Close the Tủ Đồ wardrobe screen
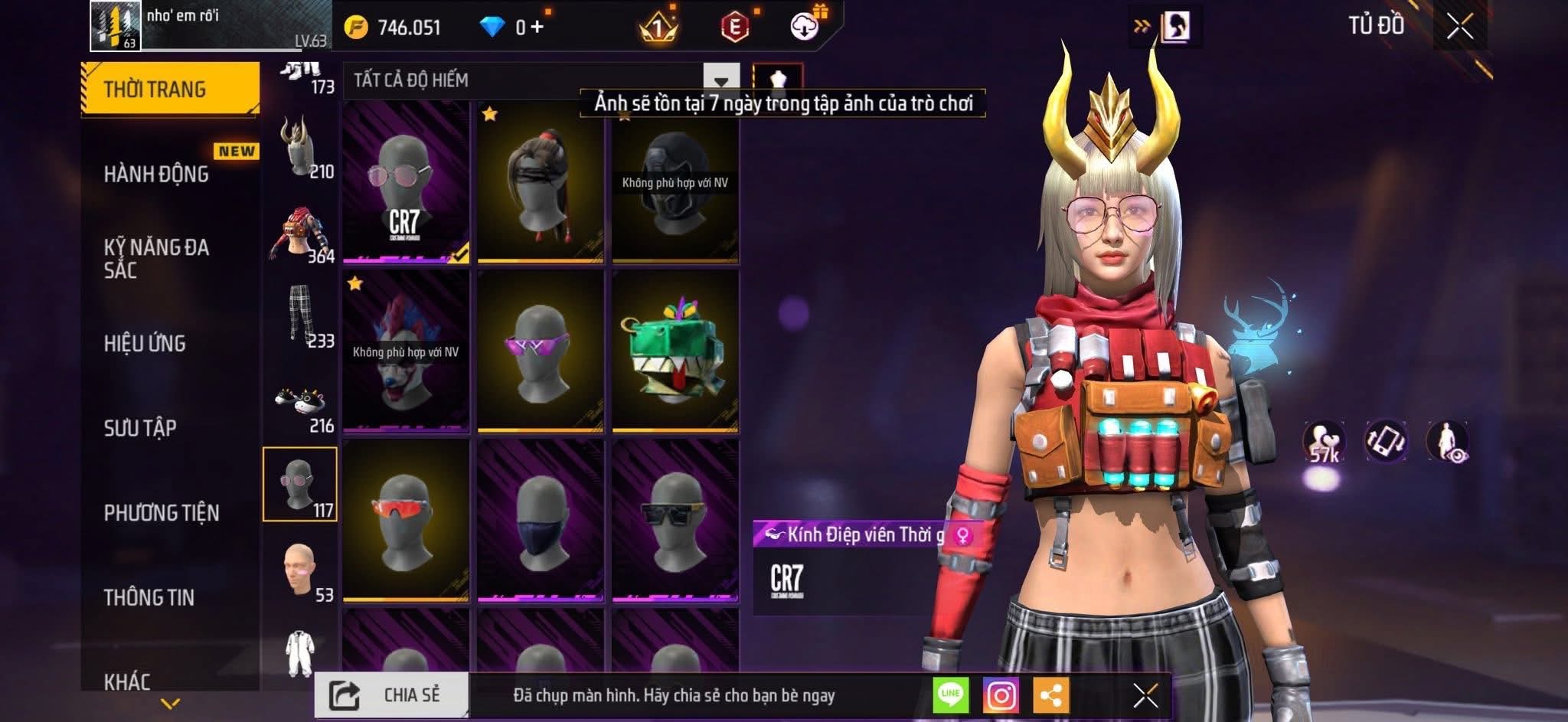Viewport: 1568px width, 722px height. (1459, 27)
